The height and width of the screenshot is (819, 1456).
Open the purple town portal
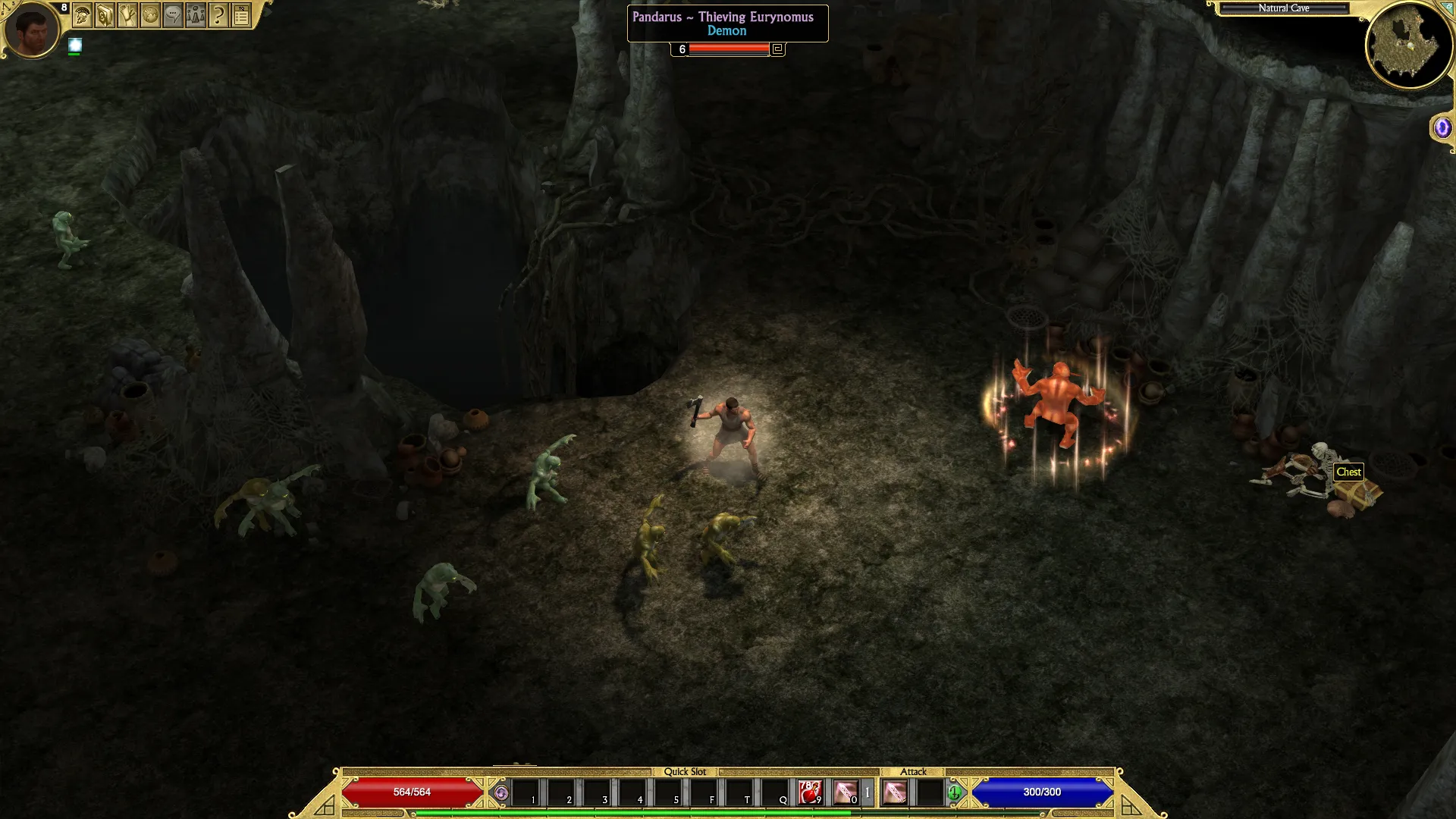tap(1442, 127)
